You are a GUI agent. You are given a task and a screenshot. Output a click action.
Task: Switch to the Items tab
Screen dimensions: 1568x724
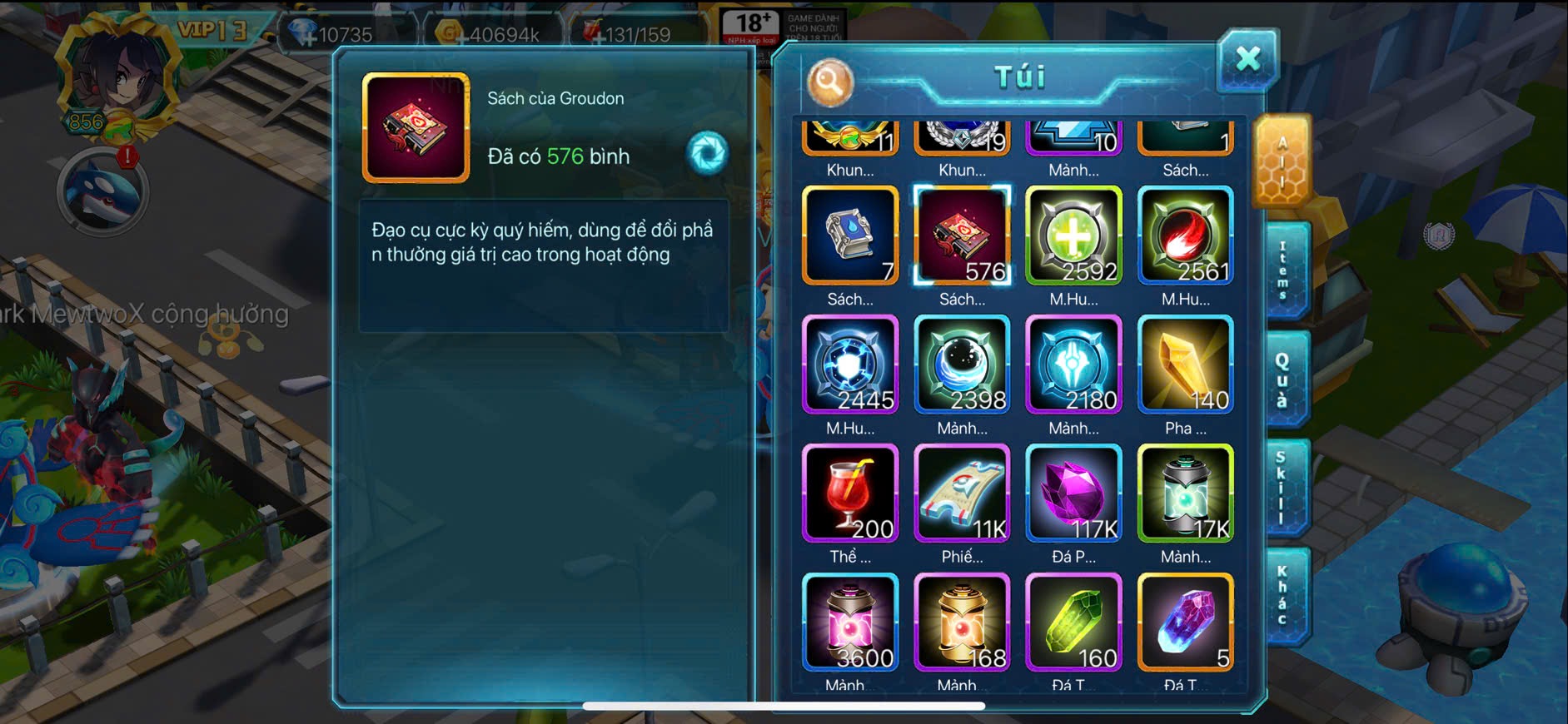tap(1283, 270)
